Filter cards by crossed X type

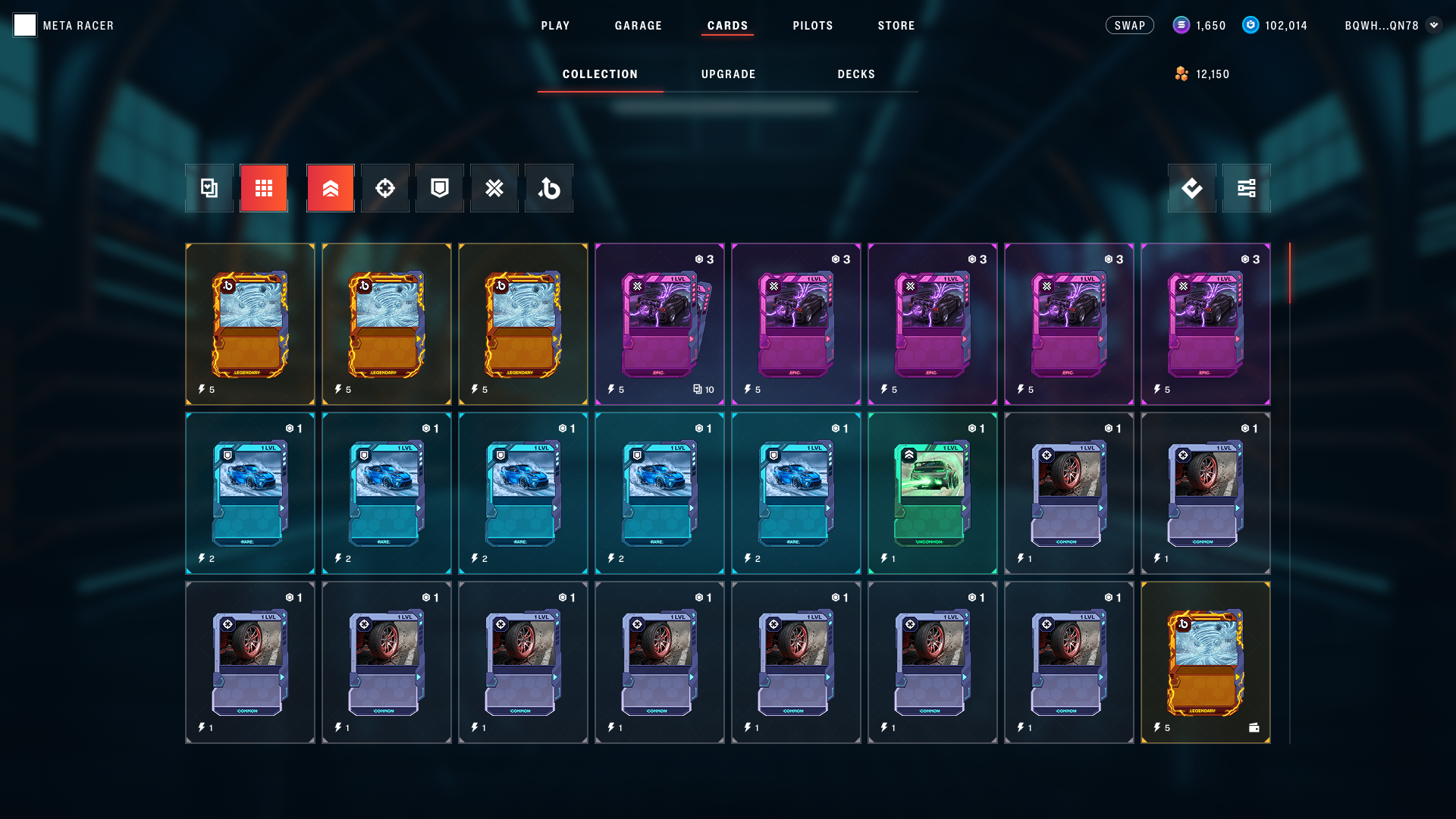point(494,188)
